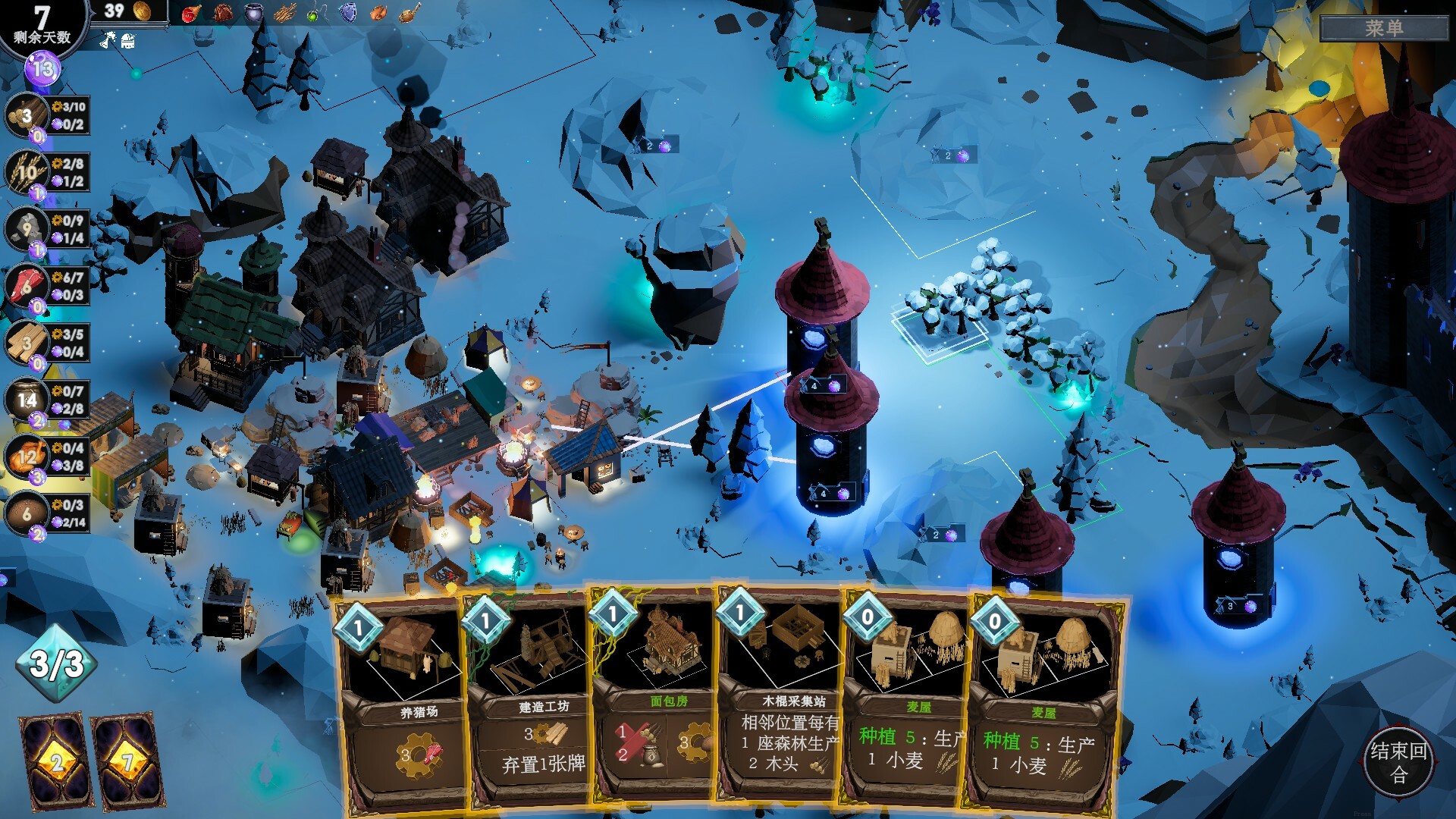
Task: Click the wood logs resource icon
Action: tap(27, 116)
